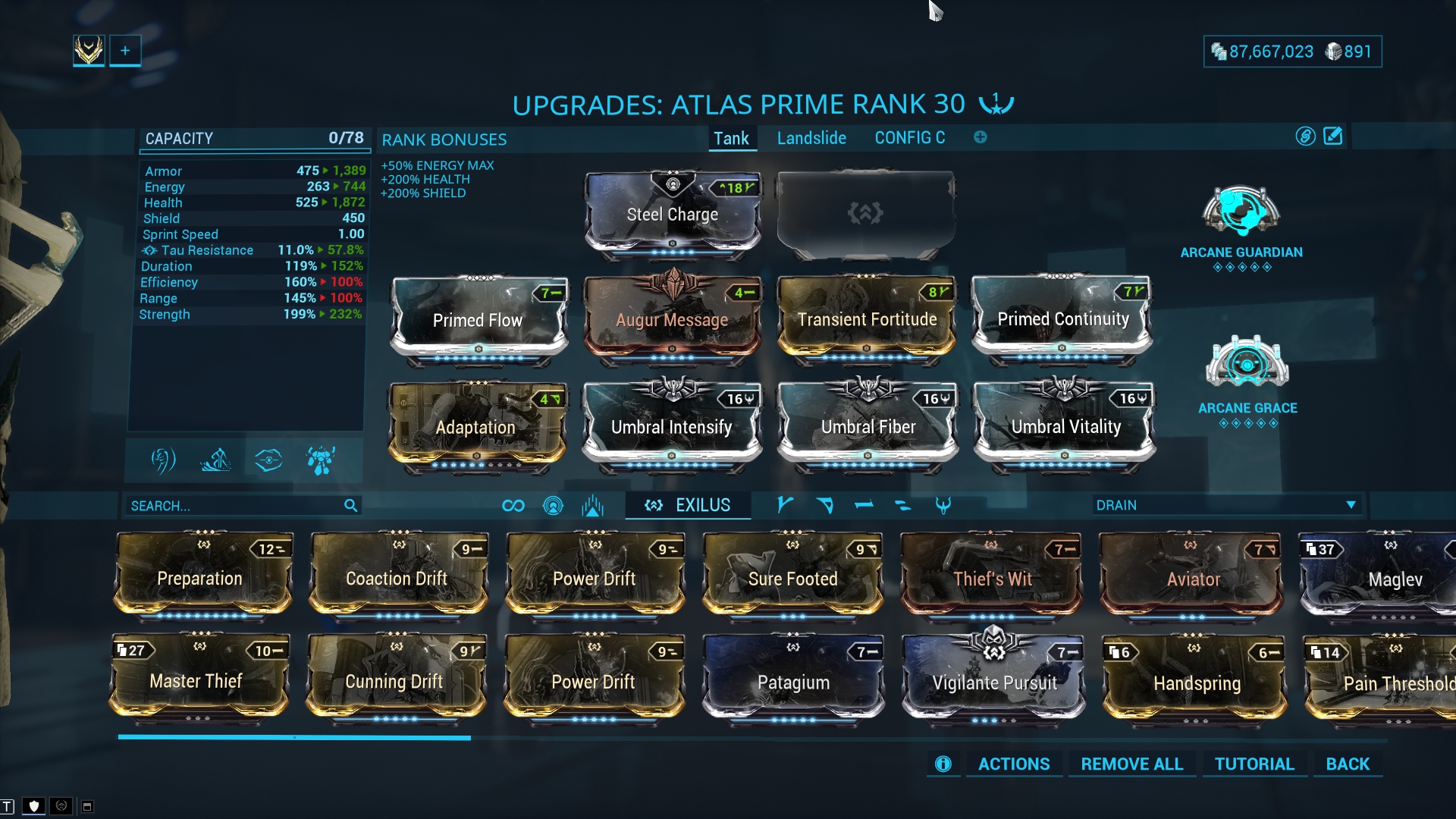Select the CONFIG C tab
1456x819 pixels.
[909, 138]
